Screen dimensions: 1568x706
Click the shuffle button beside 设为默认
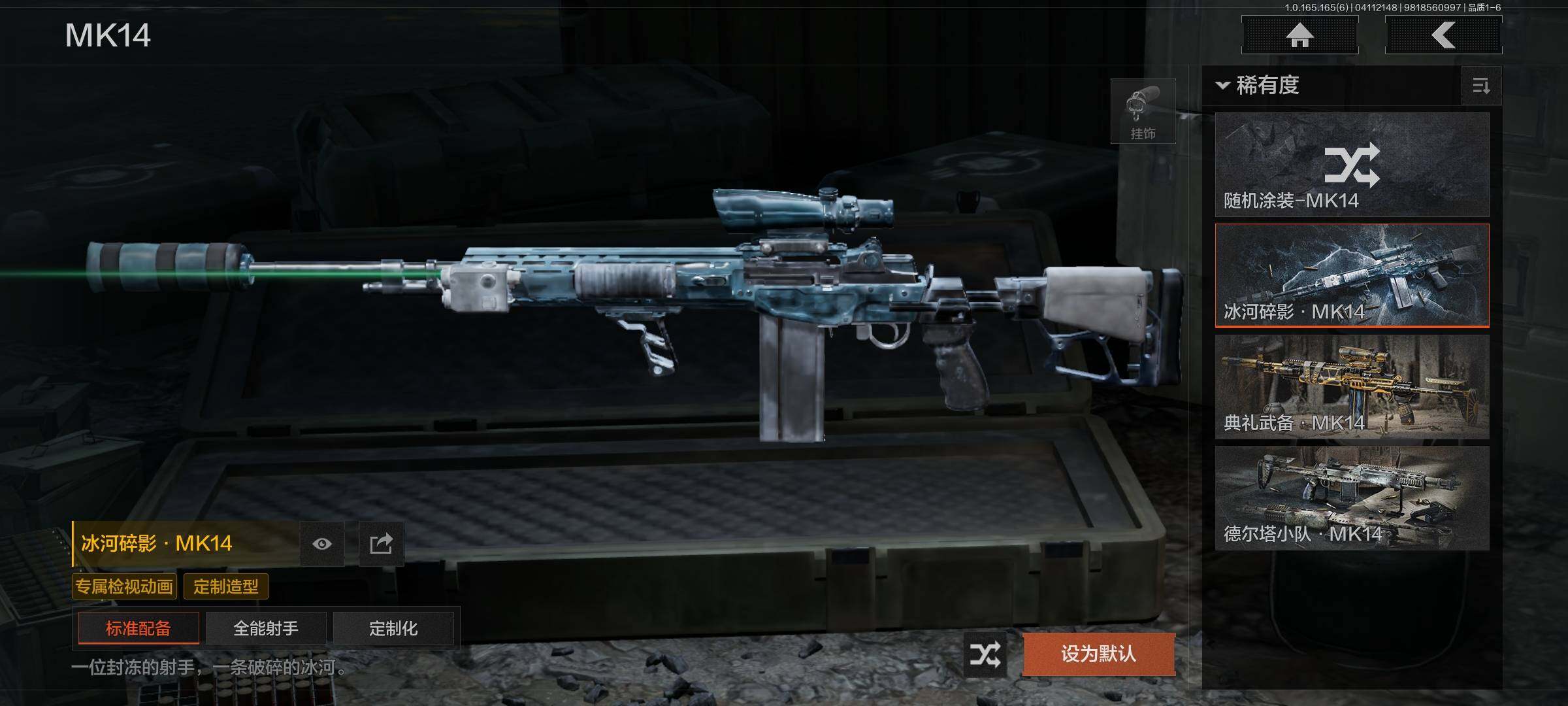point(985,654)
